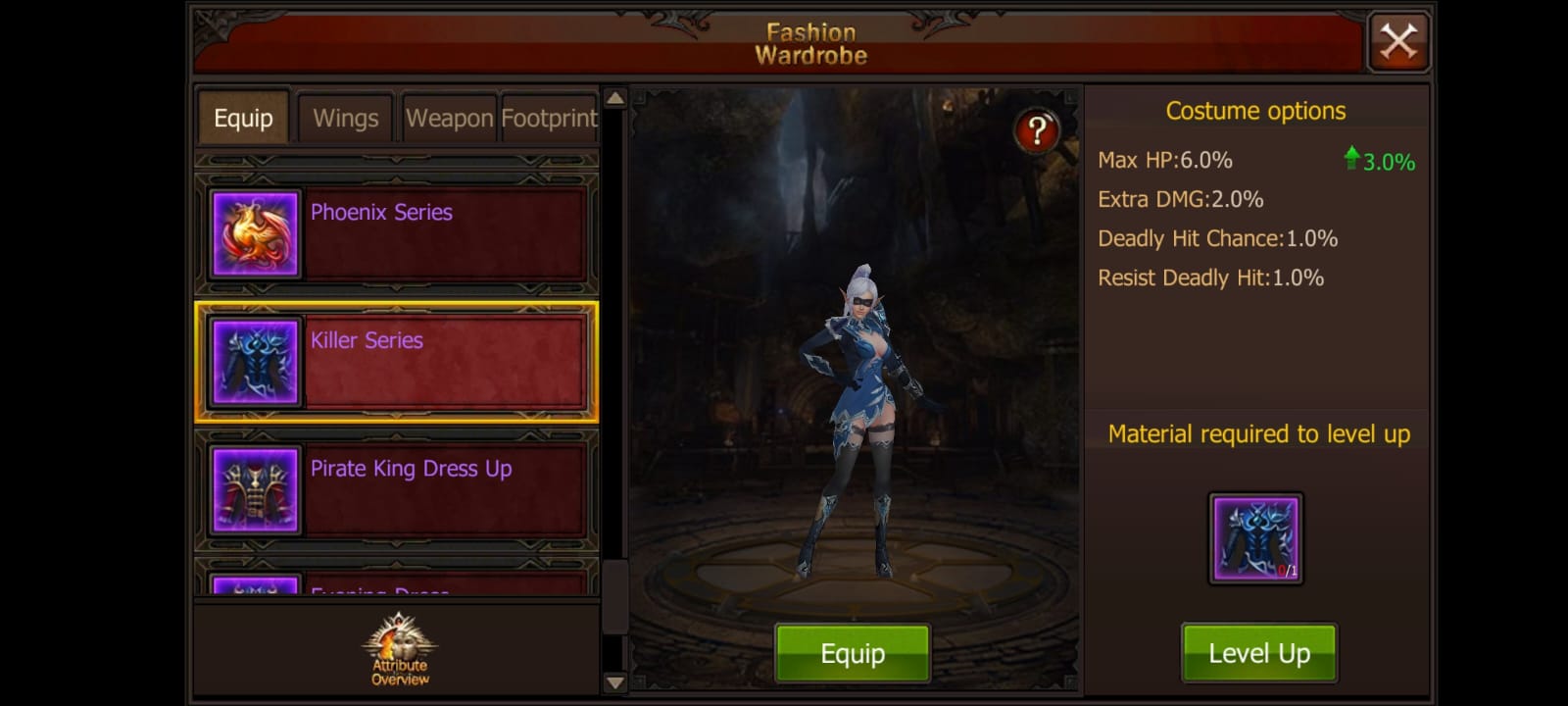Click the crossed-hammers close icon
Screen dimensions: 1568x706
coord(1398,41)
